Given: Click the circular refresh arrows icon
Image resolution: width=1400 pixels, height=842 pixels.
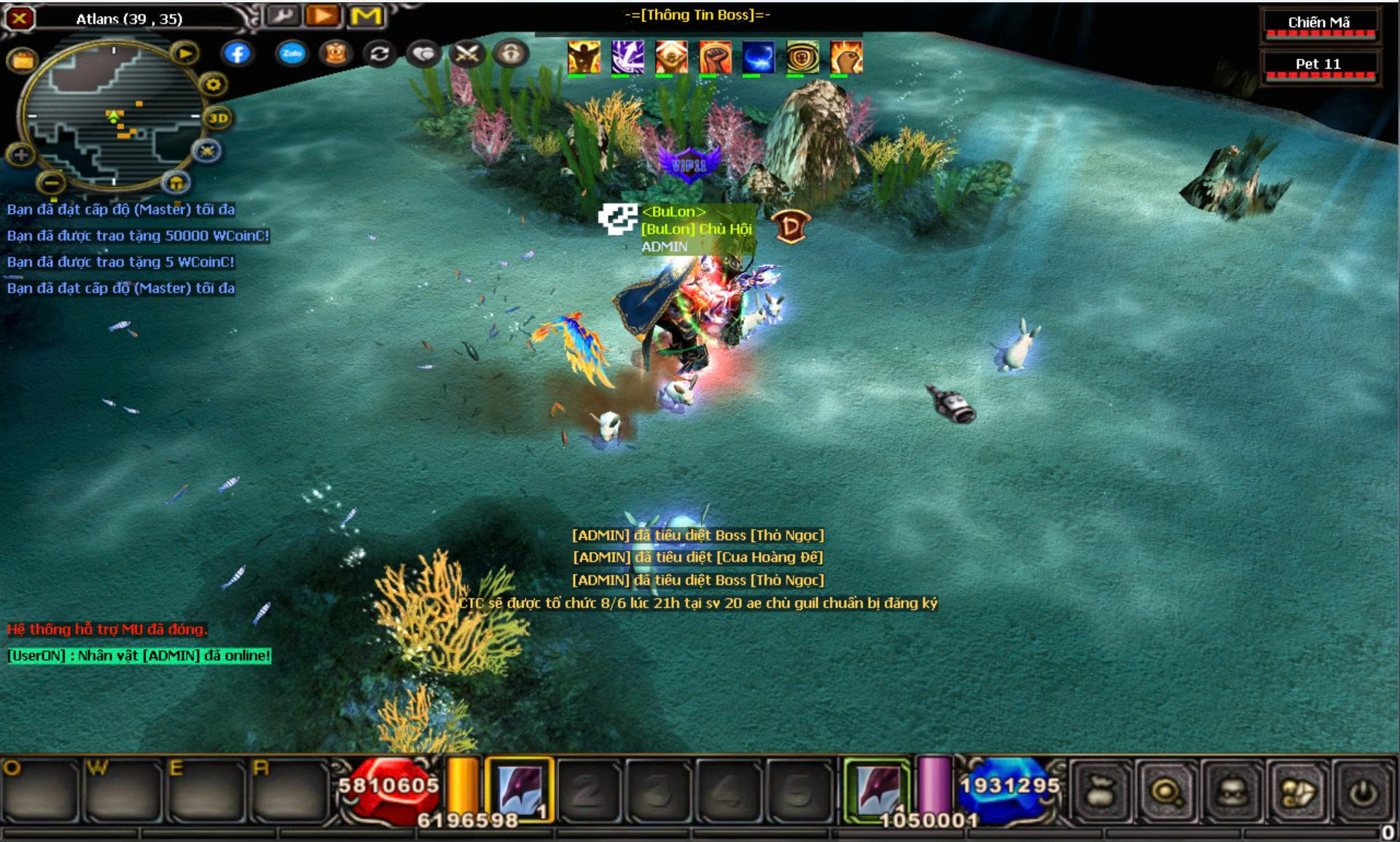Looking at the screenshot, I should coord(379,53).
